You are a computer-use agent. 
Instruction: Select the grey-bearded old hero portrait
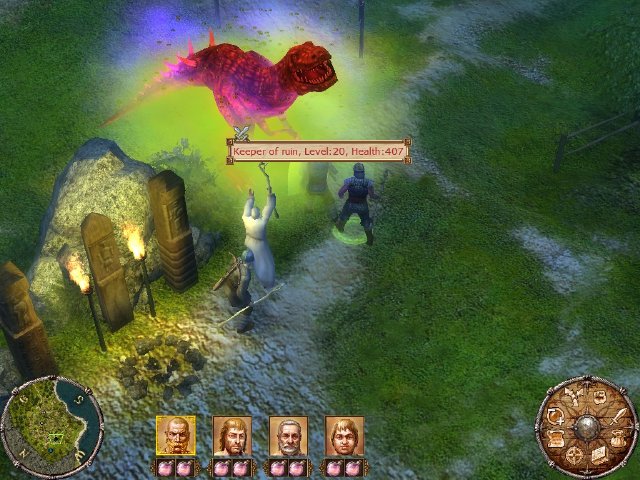(x=288, y=436)
